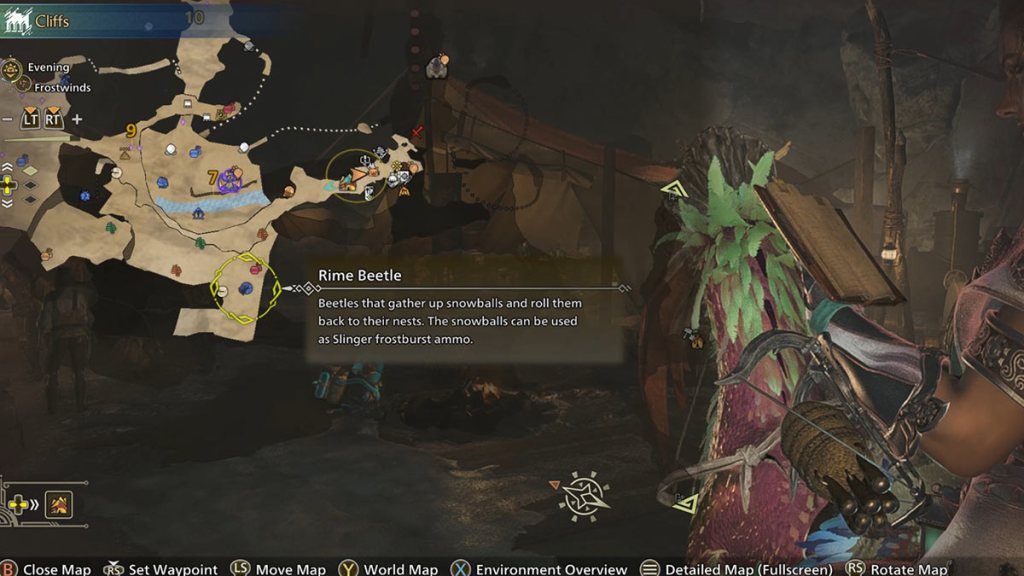
Task: Choose the Set Waypoint option
Action: coord(173,569)
